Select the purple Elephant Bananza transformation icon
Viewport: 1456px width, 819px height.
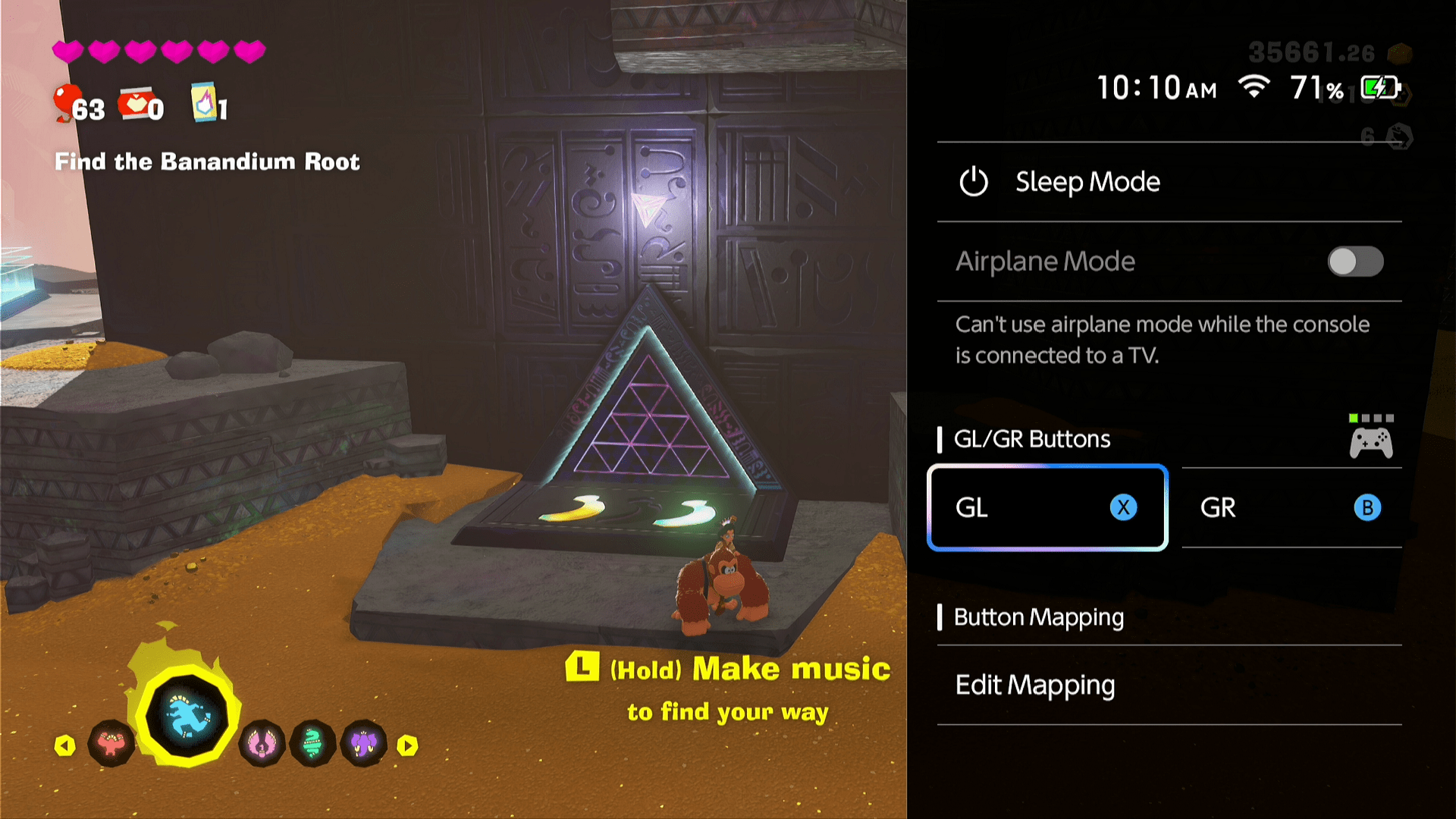point(363,745)
